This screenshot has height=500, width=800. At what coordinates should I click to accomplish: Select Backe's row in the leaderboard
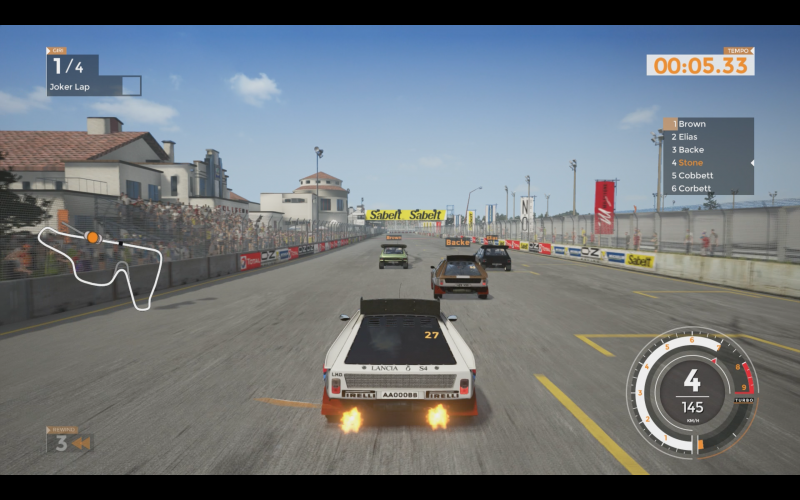coord(691,150)
